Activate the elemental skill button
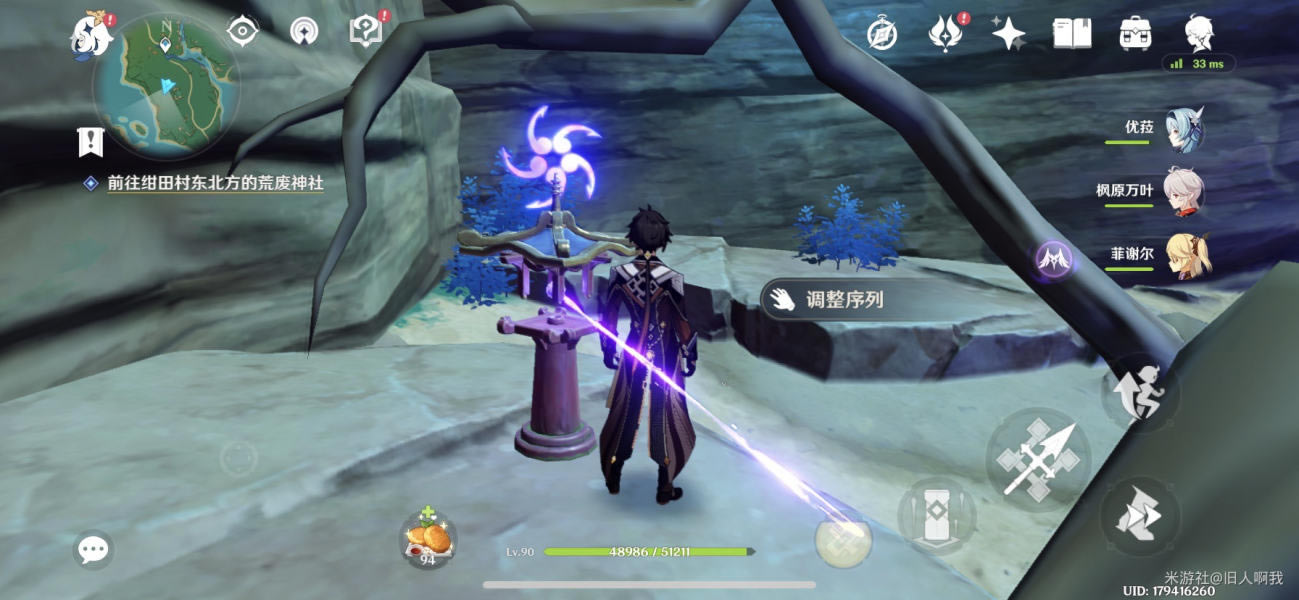The height and width of the screenshot is (600, 1299). coord(936,516)
